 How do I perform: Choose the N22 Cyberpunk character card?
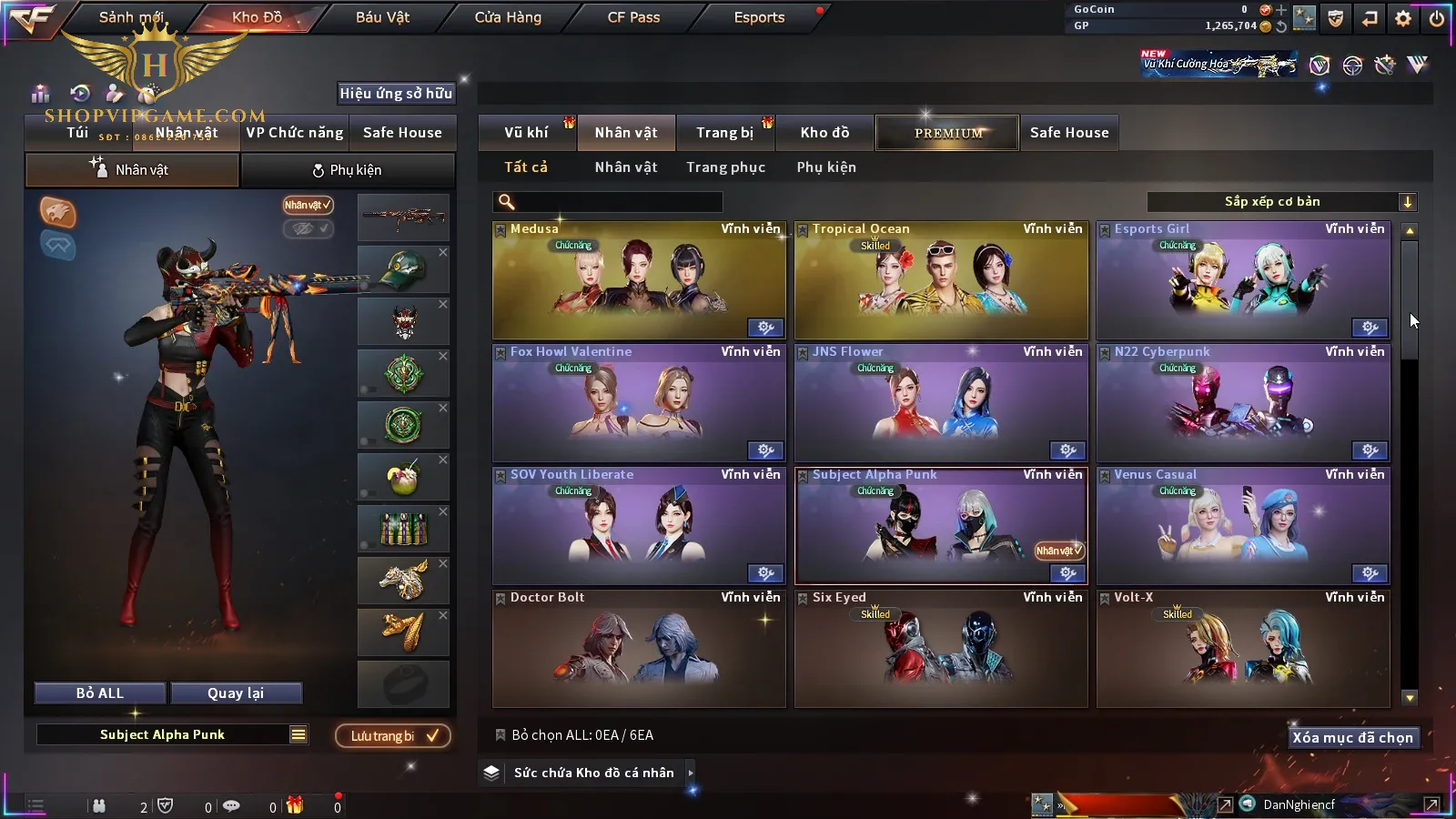(1243, 405)
